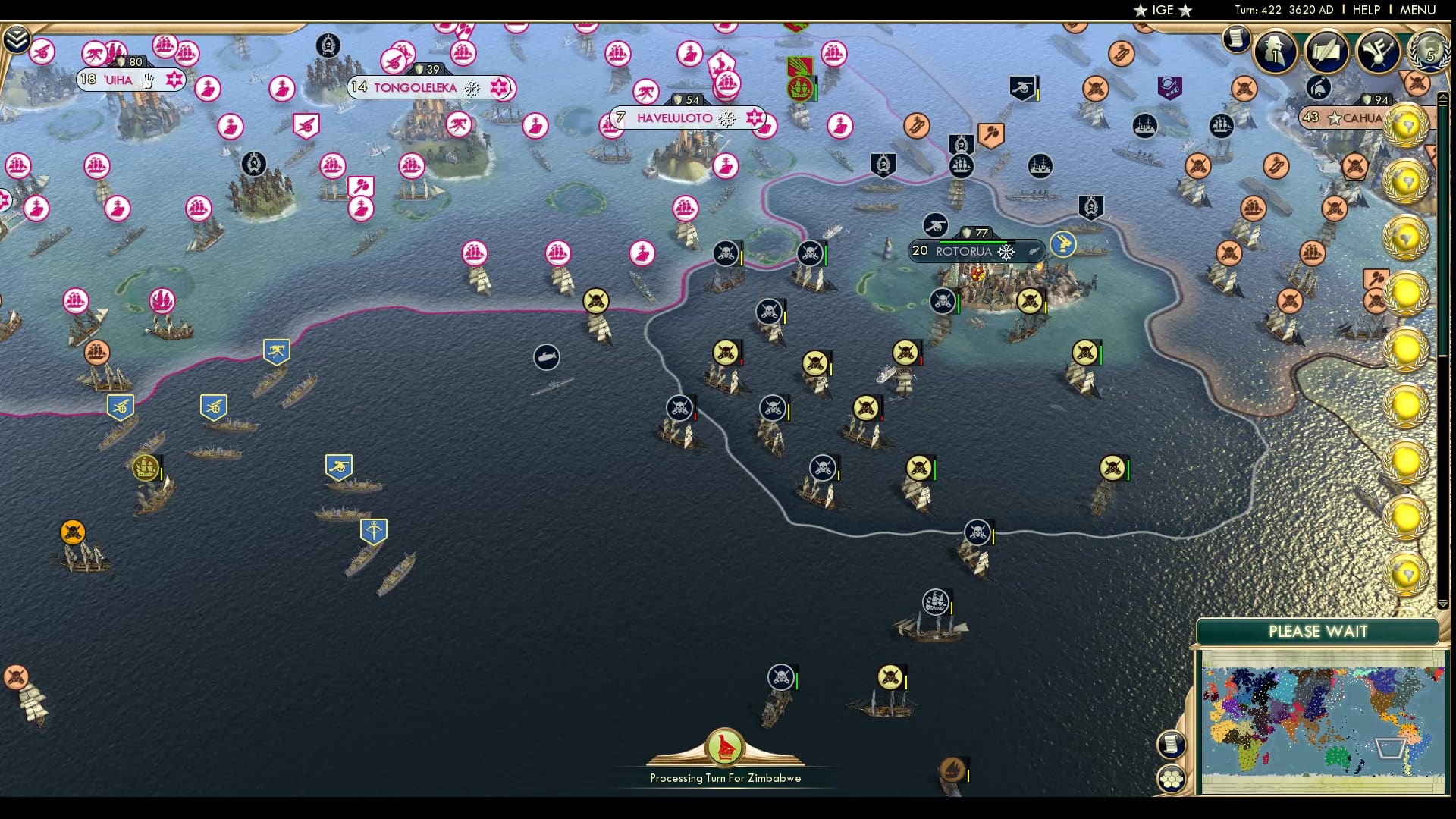Open the MENU at top right
The width and height of the screenshot is (1456, 819).
tap(1421, 10)
